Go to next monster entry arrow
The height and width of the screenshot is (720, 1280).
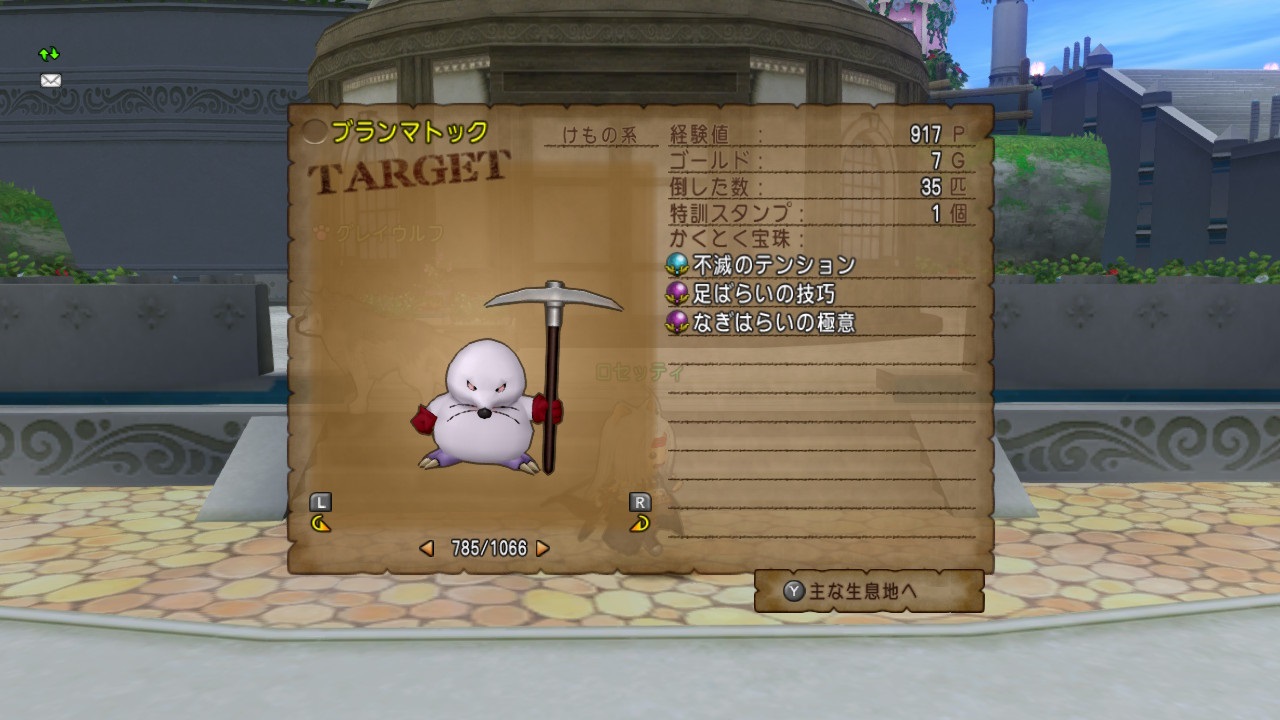[543, 548]
